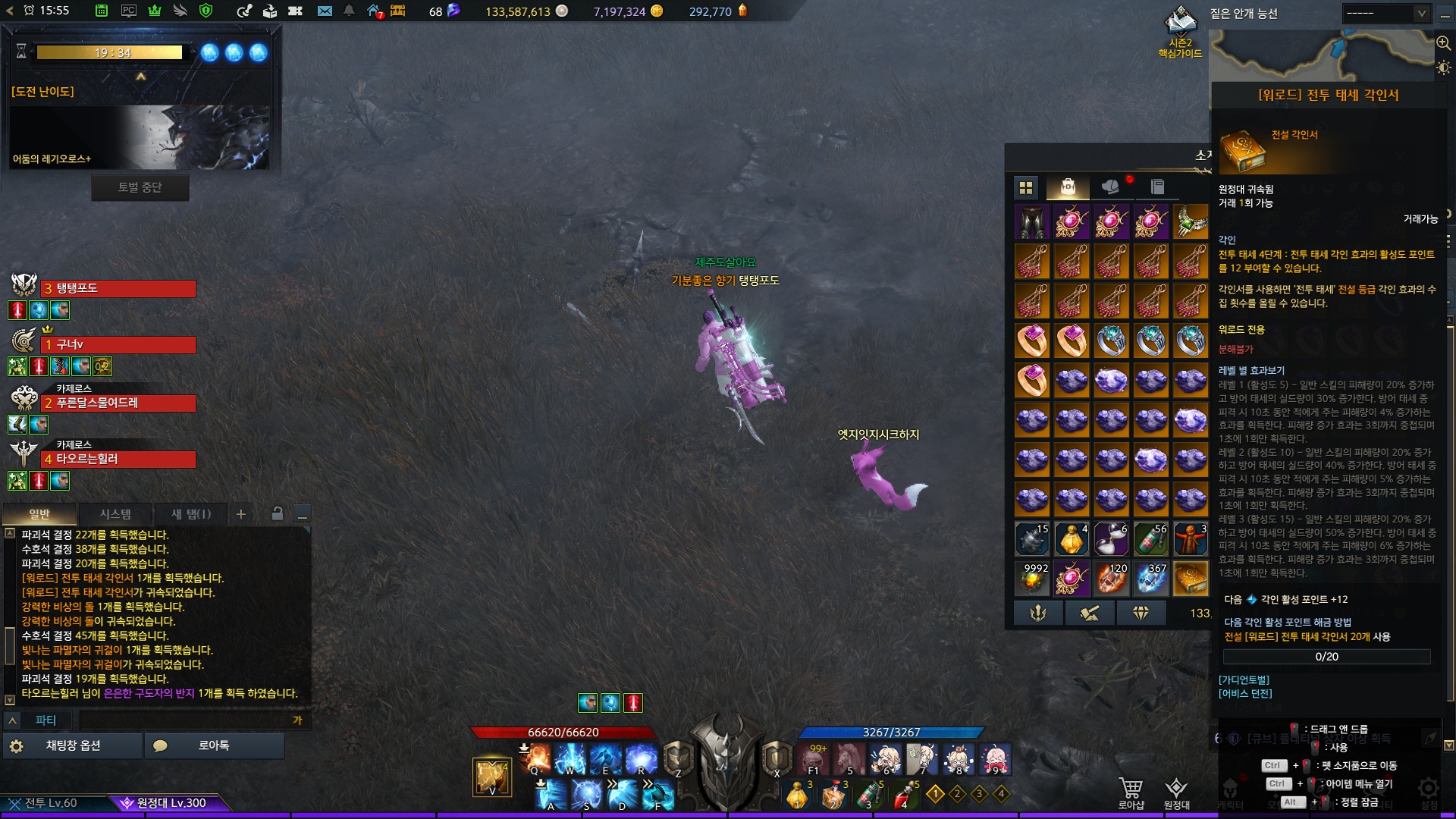Select the legendary engraving book in inventory
This screenshot has width=1456, height=819.
pos(1191,579)
